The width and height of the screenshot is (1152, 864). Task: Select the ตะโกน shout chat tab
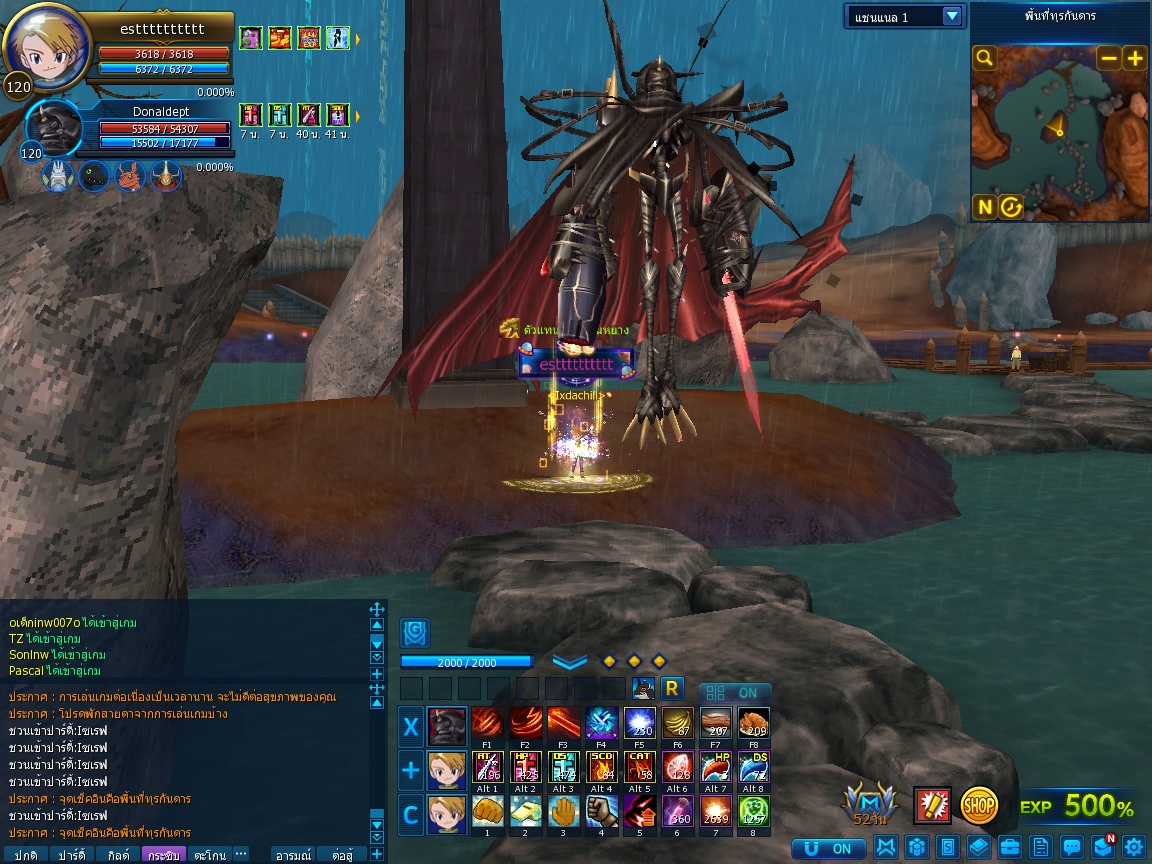pos(210,855)
